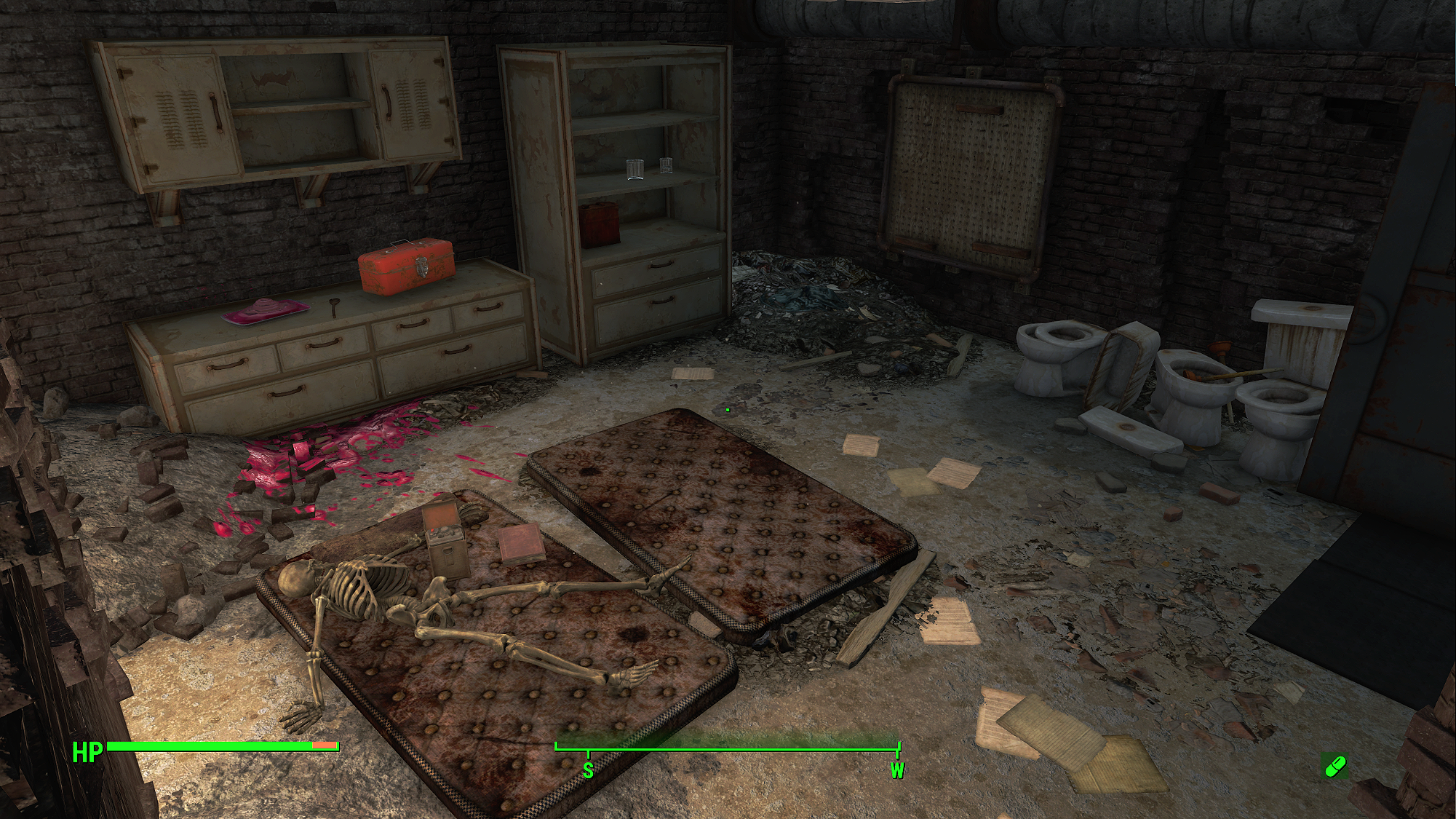The height and width of the screenshot is (819, 1456).
Task: Click the W marker on the compass
Action: point(897,770)
